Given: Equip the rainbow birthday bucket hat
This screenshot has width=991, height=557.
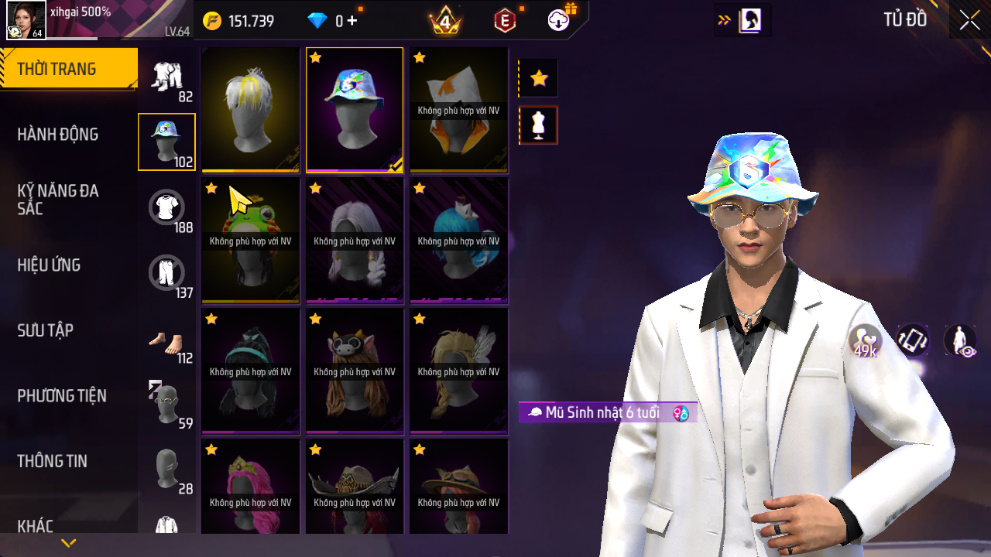Looking at the screenshot, I should (355, 110).
